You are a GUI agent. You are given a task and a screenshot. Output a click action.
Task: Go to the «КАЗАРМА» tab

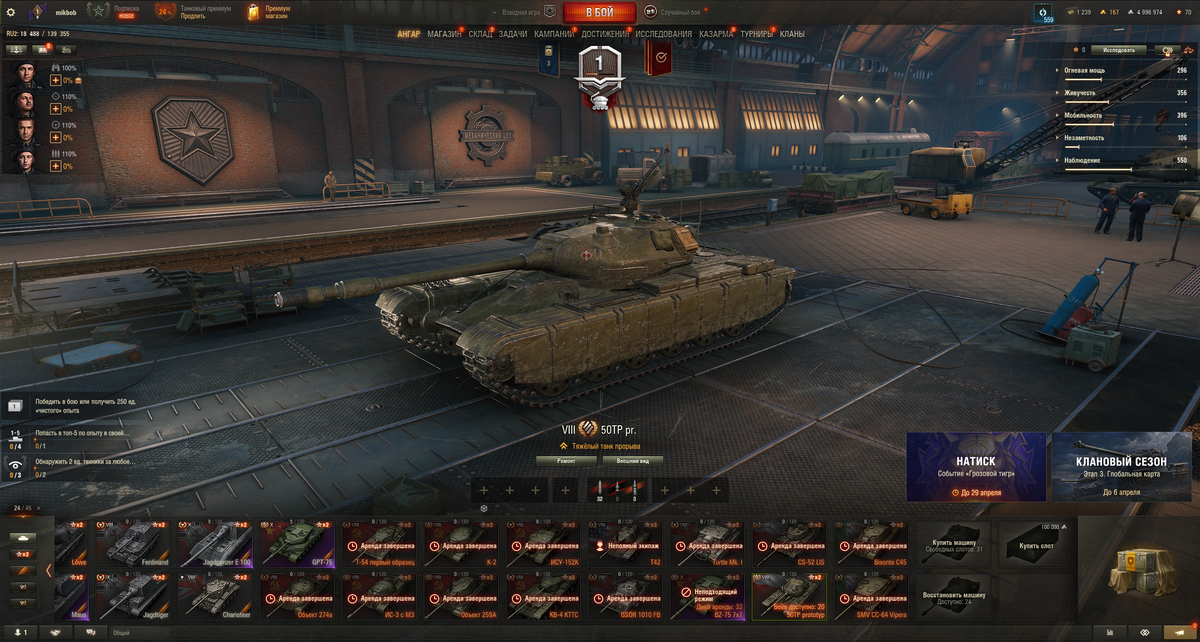coord(716,34)
